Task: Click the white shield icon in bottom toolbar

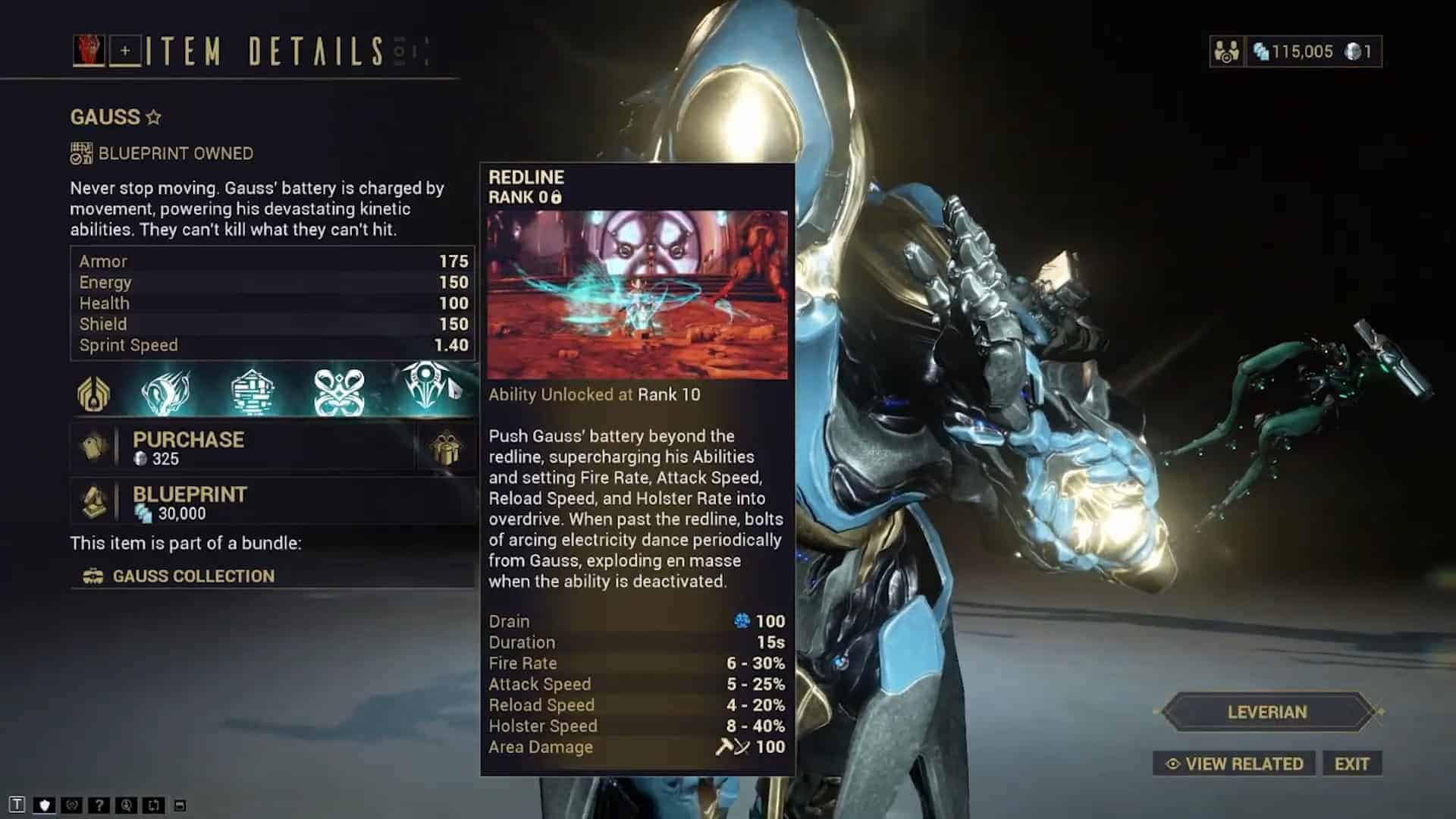Action: pyautogui.click(x=44, y=805)
